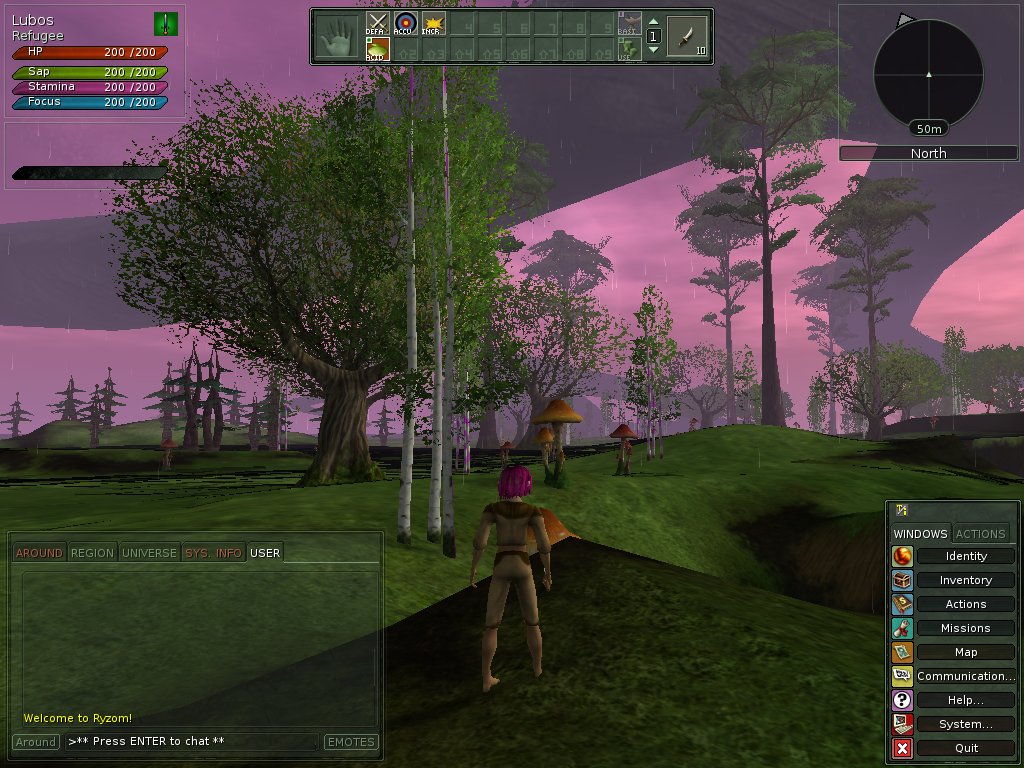Screen dimensions: 1024x768
Task: Click the hotbar page up arrow
Action: pos(653,22)
